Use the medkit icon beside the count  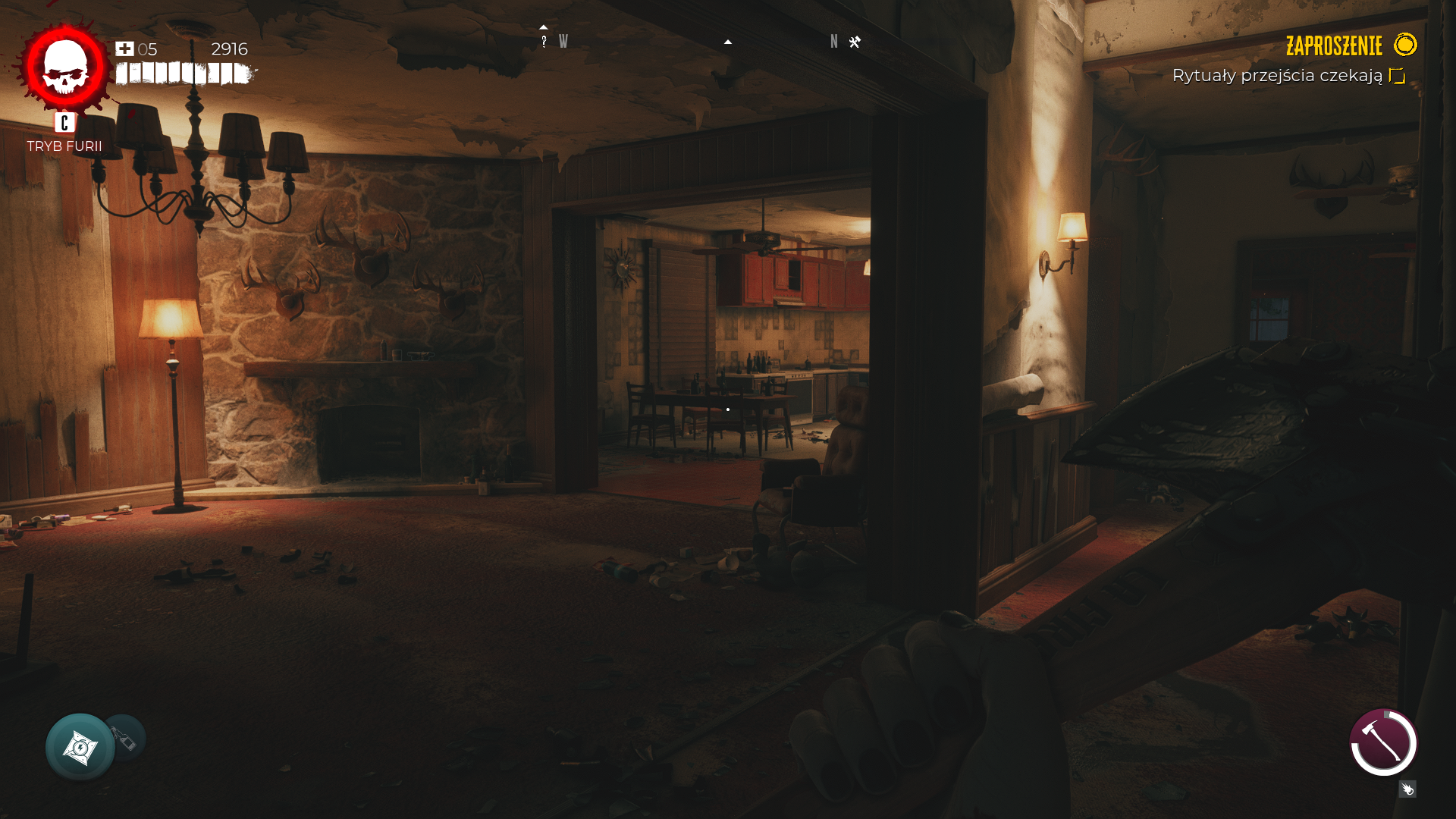124,49
